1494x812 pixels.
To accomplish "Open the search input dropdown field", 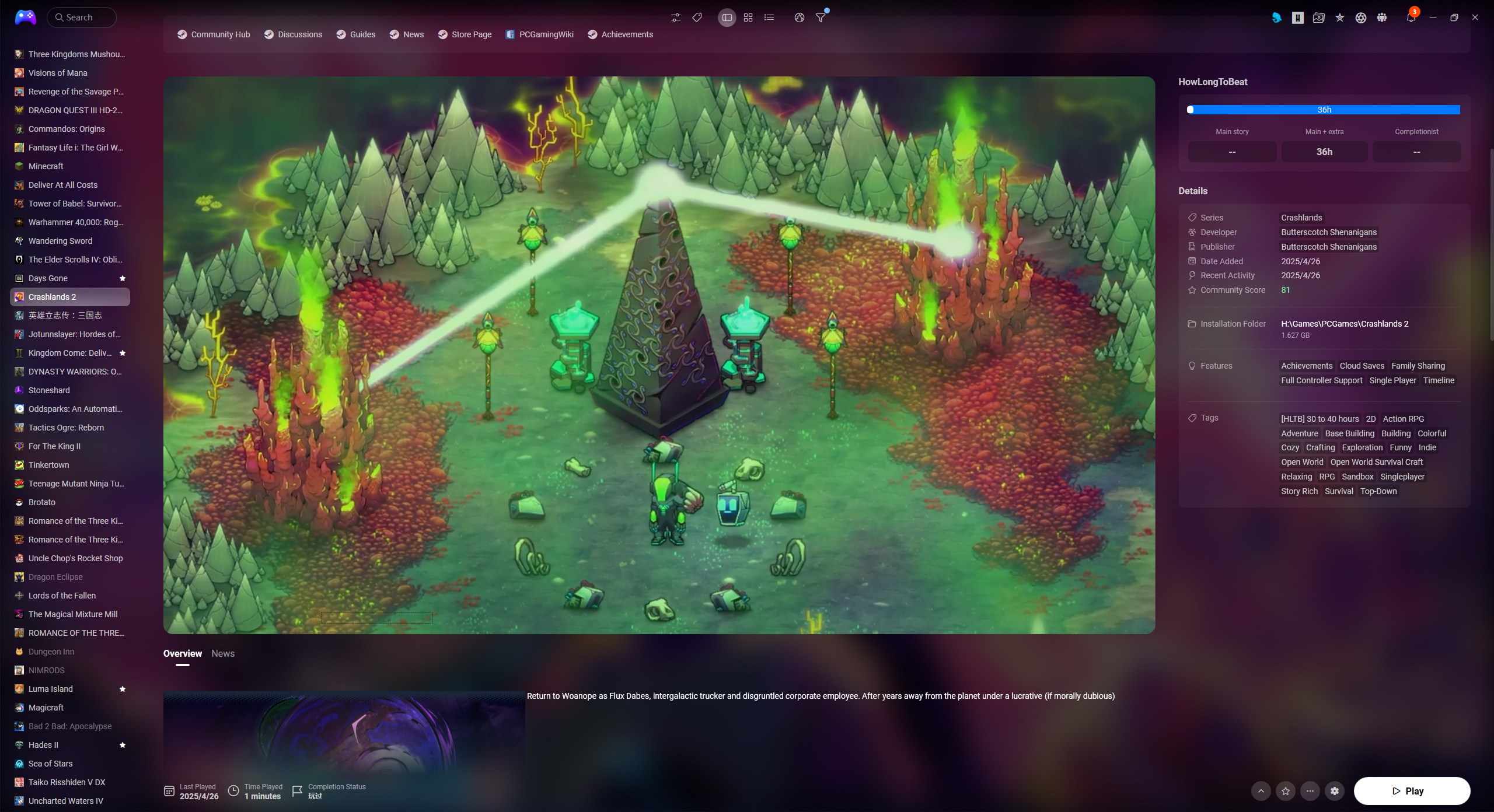I will [x=81, y=17].
